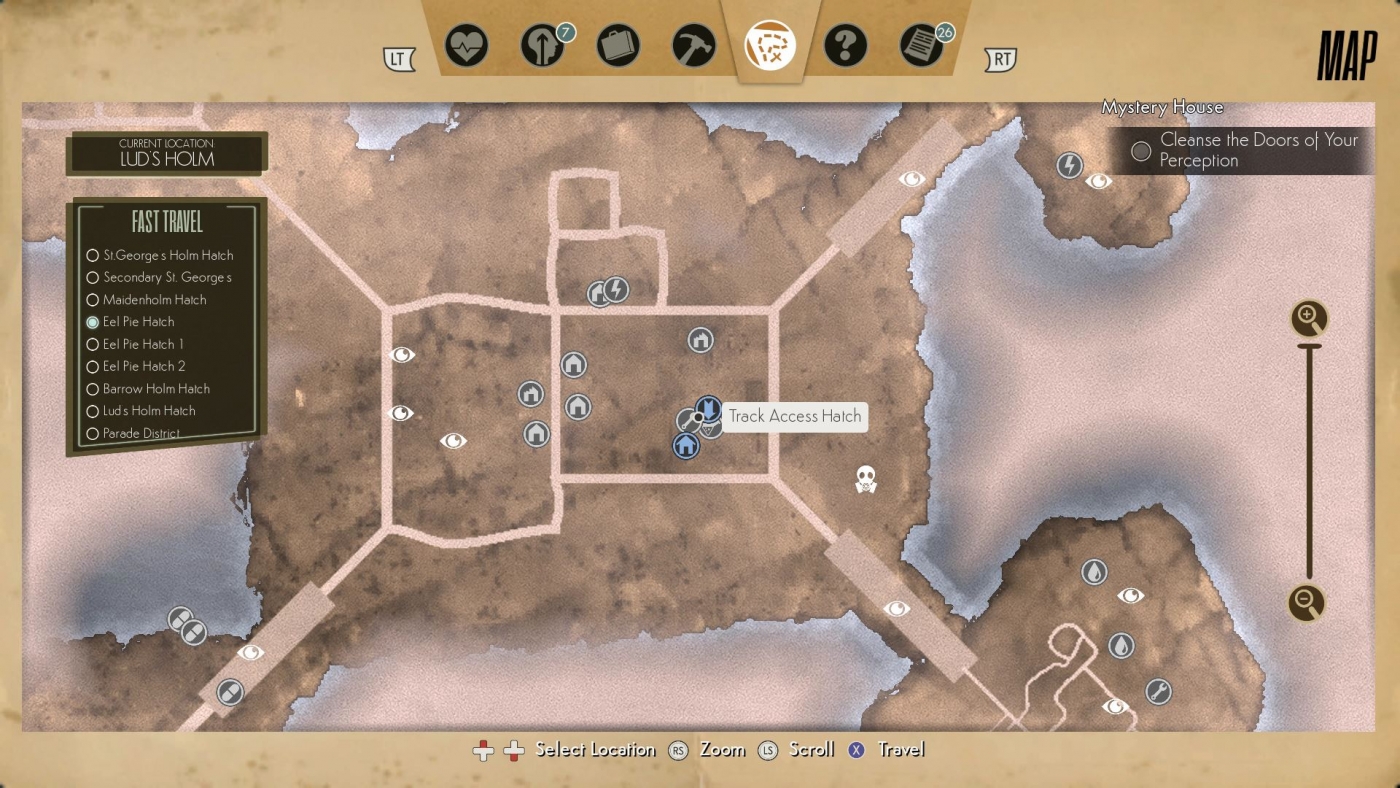Open the question mark help tab
Screen dimensions: 1400x788
(846, 46)
